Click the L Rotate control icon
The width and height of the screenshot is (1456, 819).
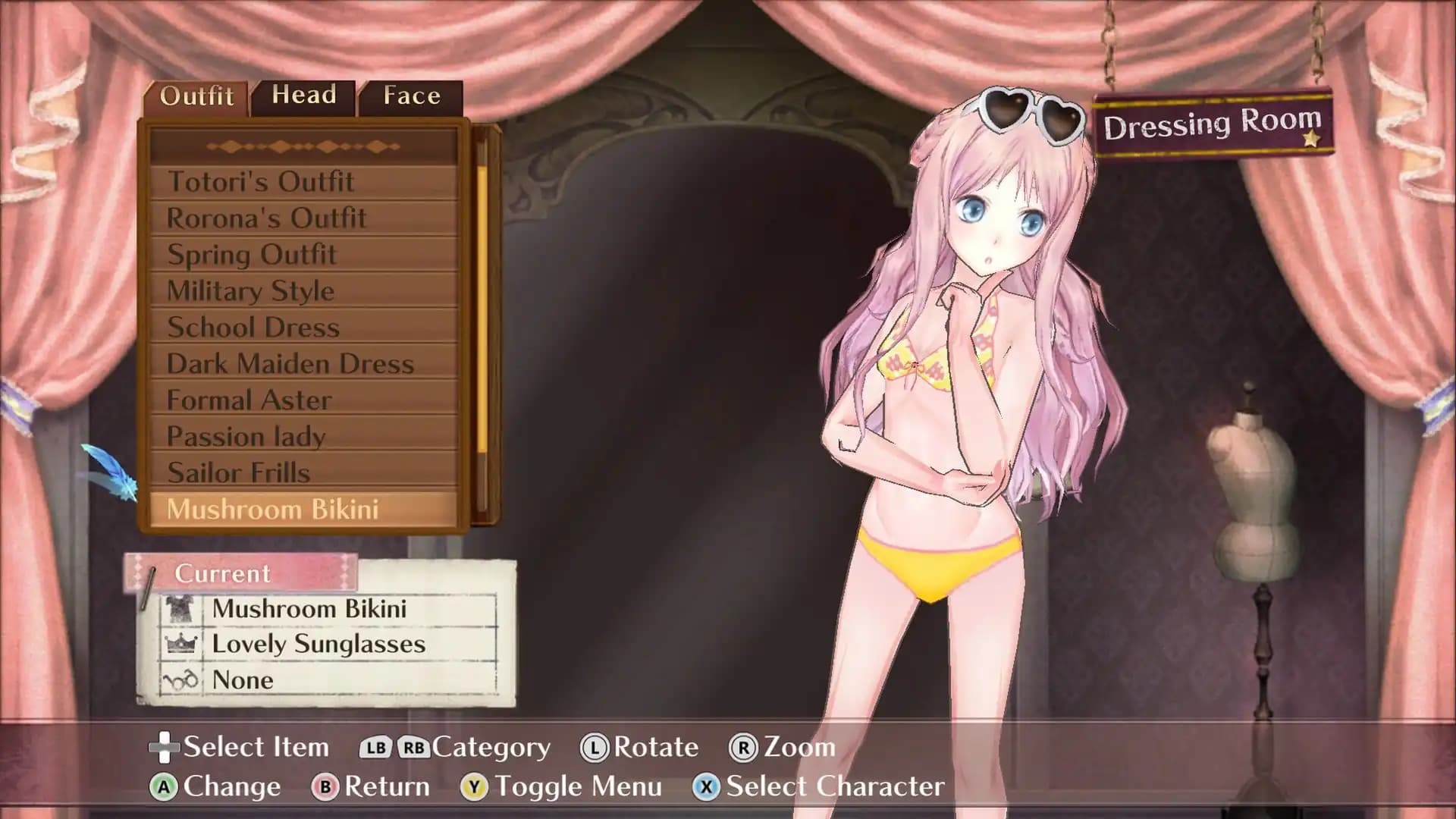[596, 747]
